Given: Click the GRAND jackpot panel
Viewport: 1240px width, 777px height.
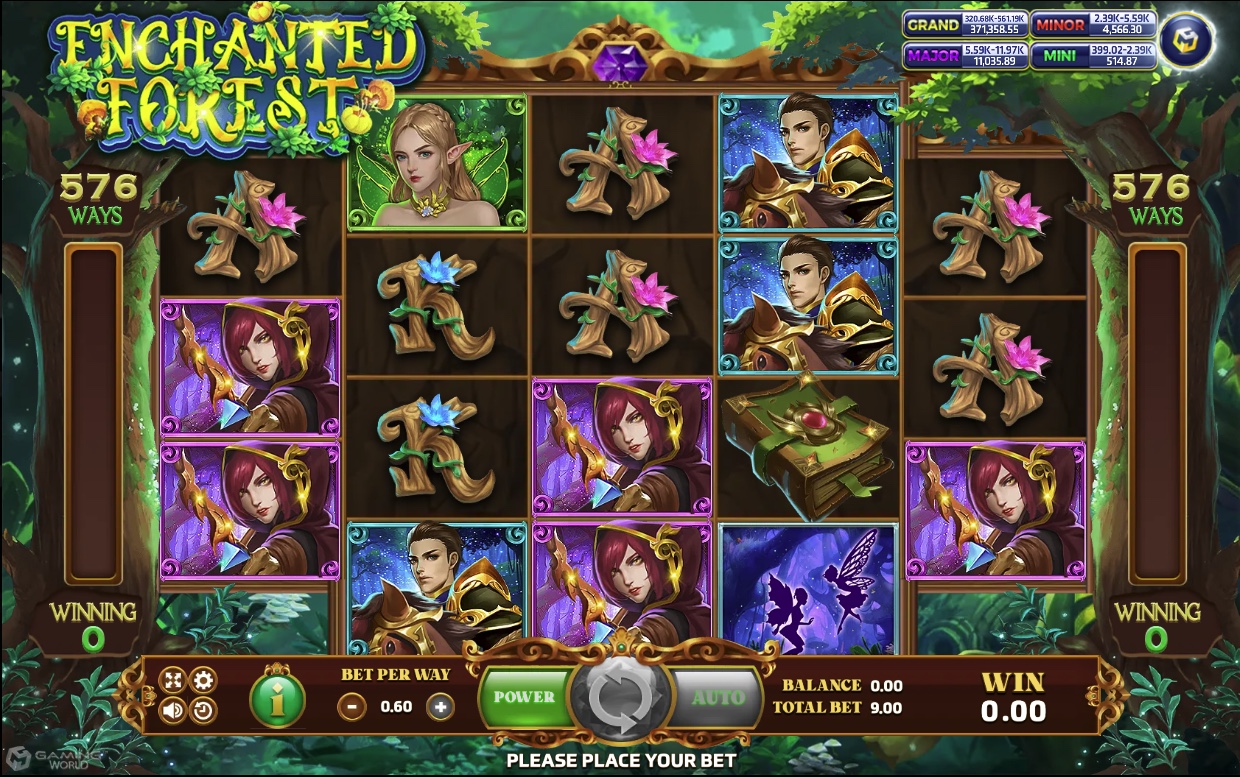Looking at the screenshot, I should (964, 25).
